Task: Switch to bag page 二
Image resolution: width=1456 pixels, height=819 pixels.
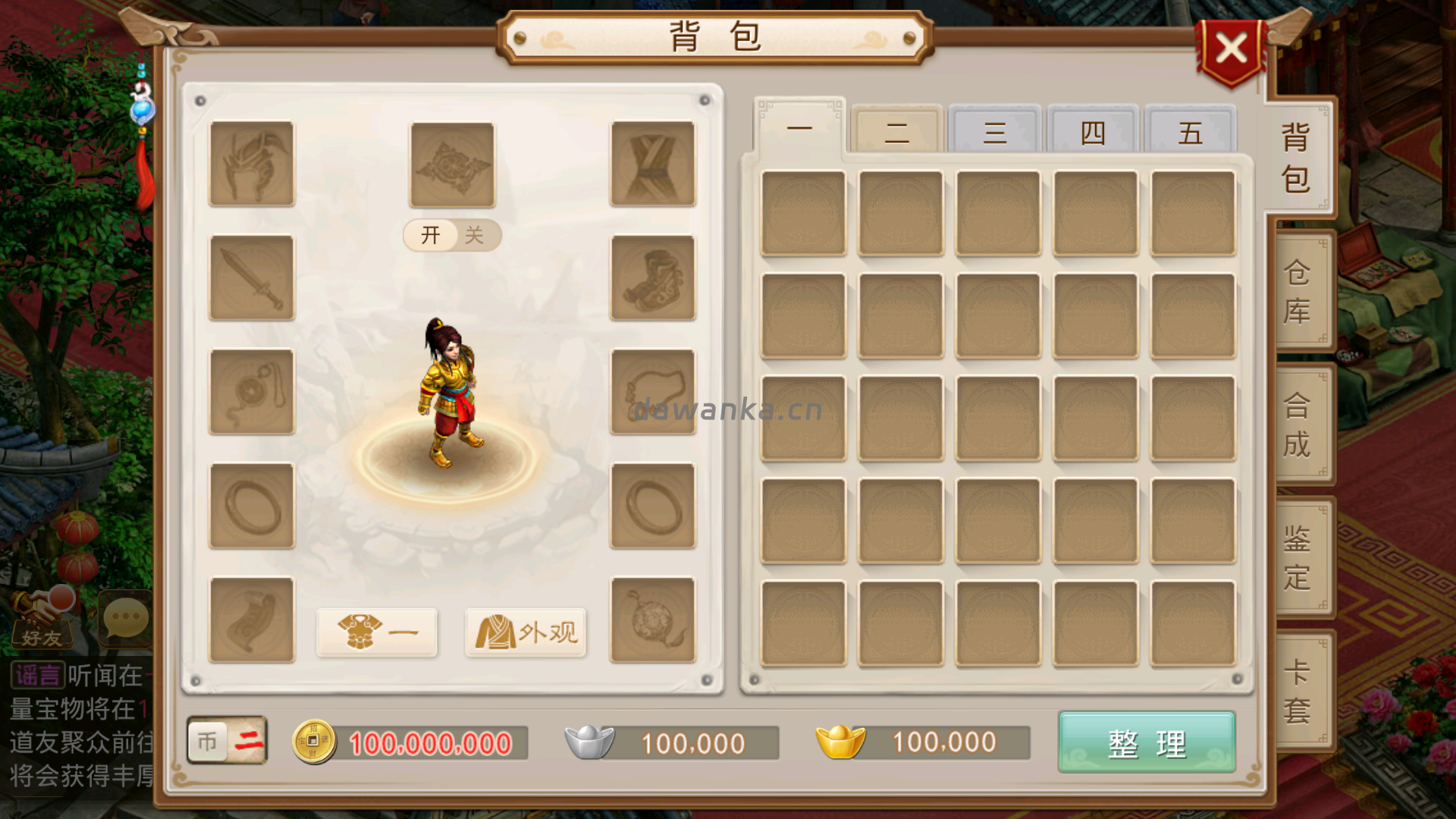Action: pyautogui.click(x=896, y=132)
